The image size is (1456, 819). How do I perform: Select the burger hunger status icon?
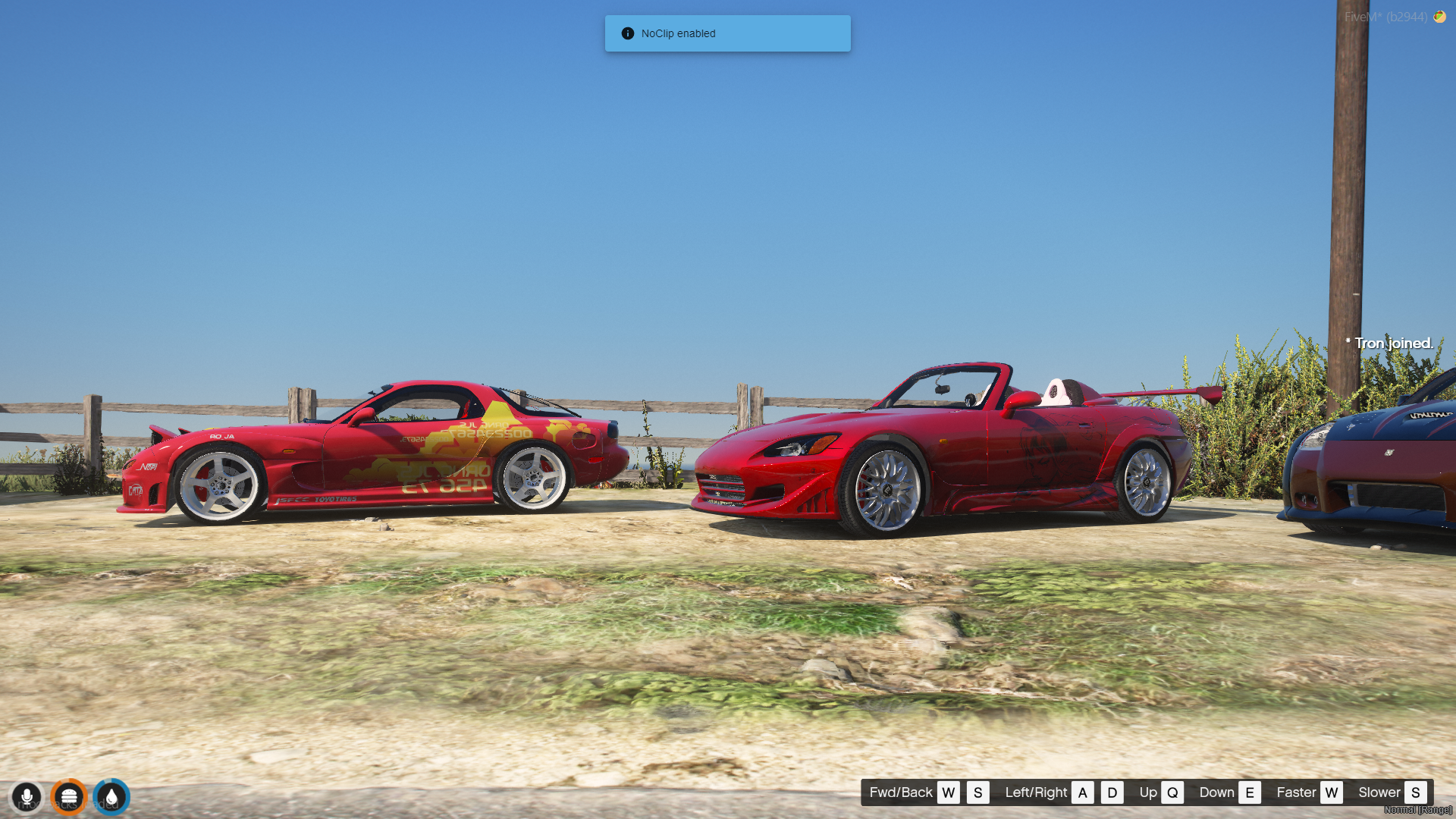69,796
